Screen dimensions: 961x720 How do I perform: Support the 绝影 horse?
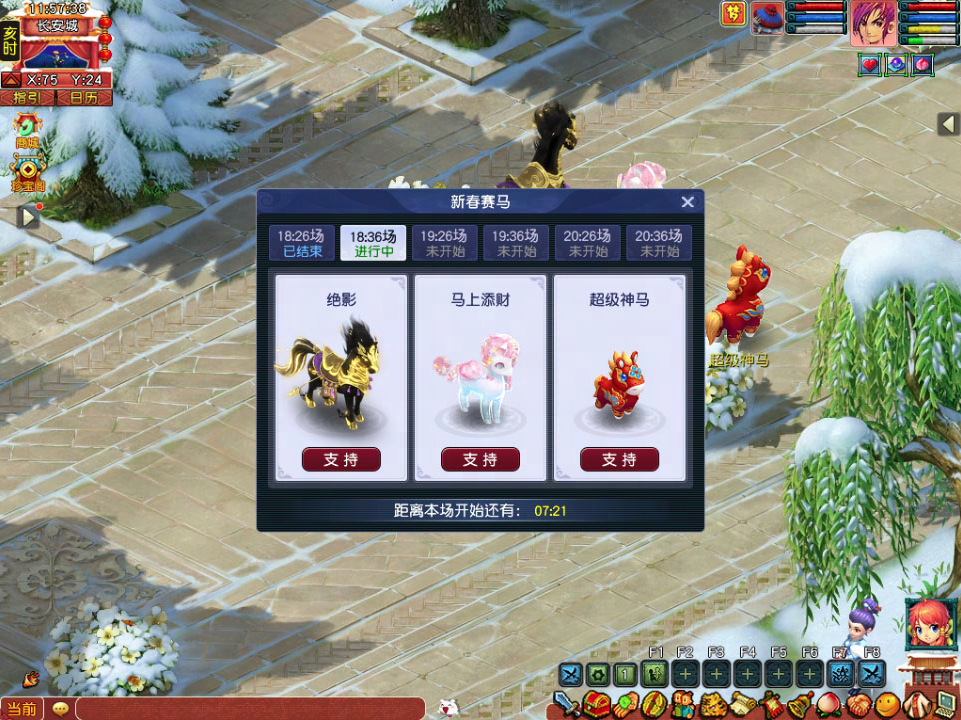[341, 459]
